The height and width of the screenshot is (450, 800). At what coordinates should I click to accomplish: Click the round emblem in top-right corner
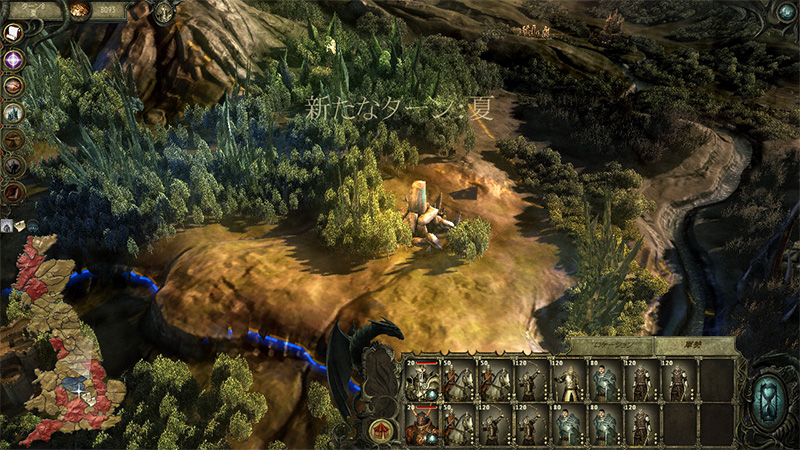coord(786,11)
